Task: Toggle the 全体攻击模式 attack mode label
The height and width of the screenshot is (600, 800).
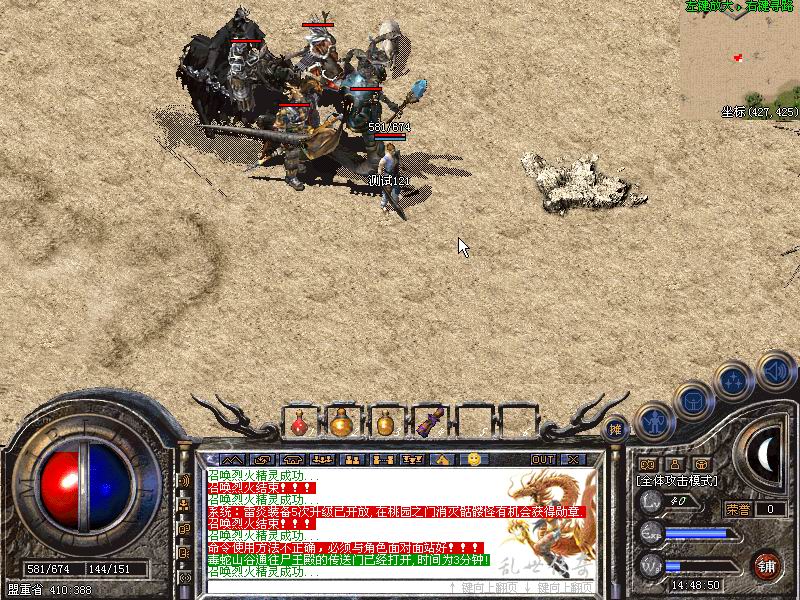Action: tap(679, 481)
